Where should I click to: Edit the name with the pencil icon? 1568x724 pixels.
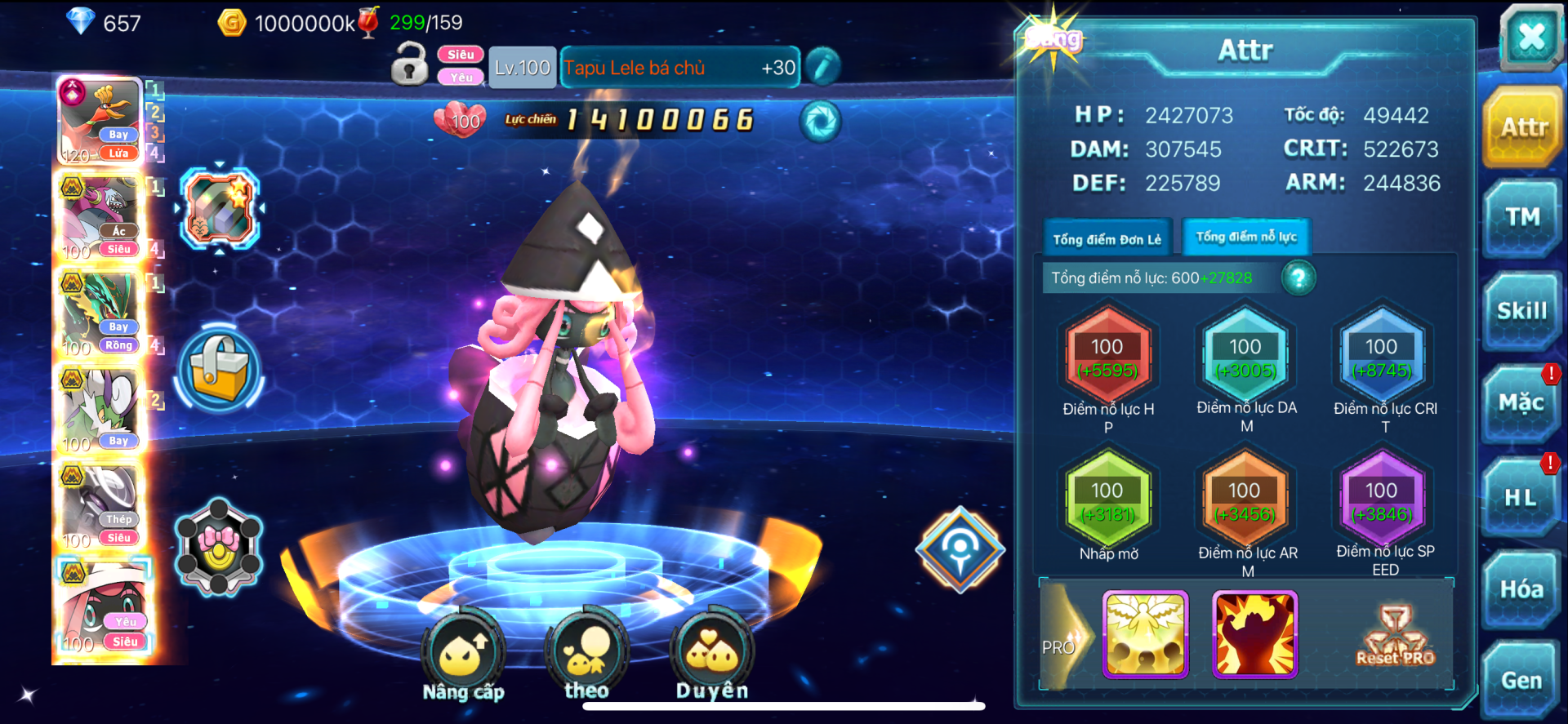point(823,67)
